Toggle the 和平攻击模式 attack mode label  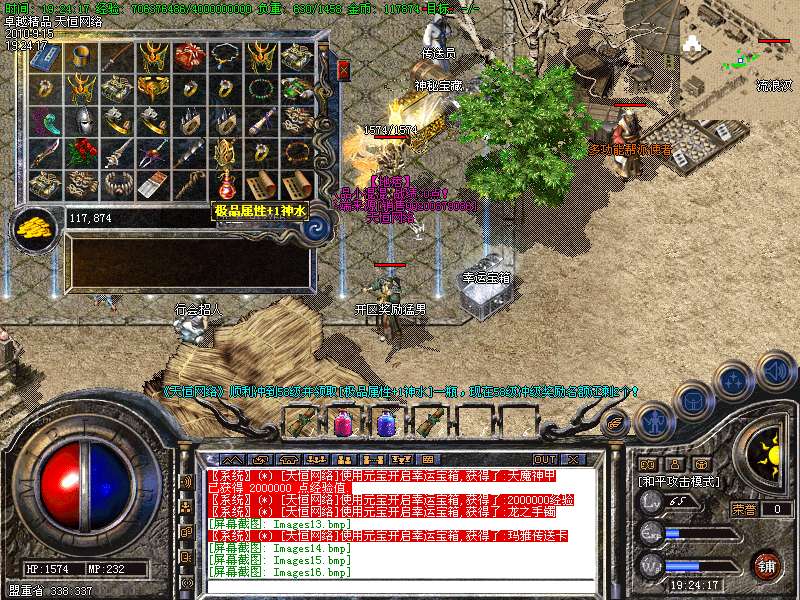pos(680,481)
